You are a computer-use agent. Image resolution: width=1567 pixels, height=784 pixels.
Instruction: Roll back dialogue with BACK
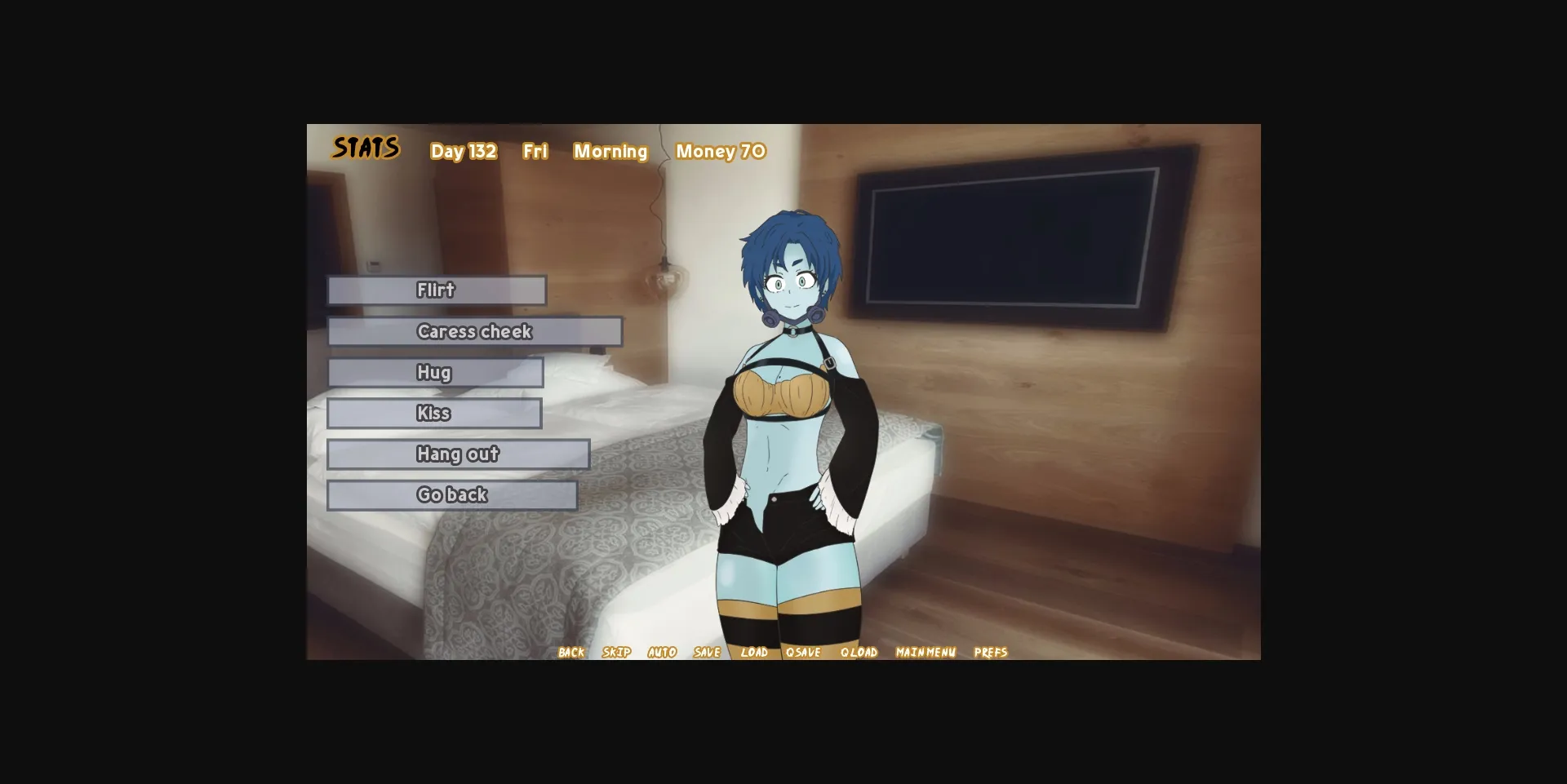point(570,652)
